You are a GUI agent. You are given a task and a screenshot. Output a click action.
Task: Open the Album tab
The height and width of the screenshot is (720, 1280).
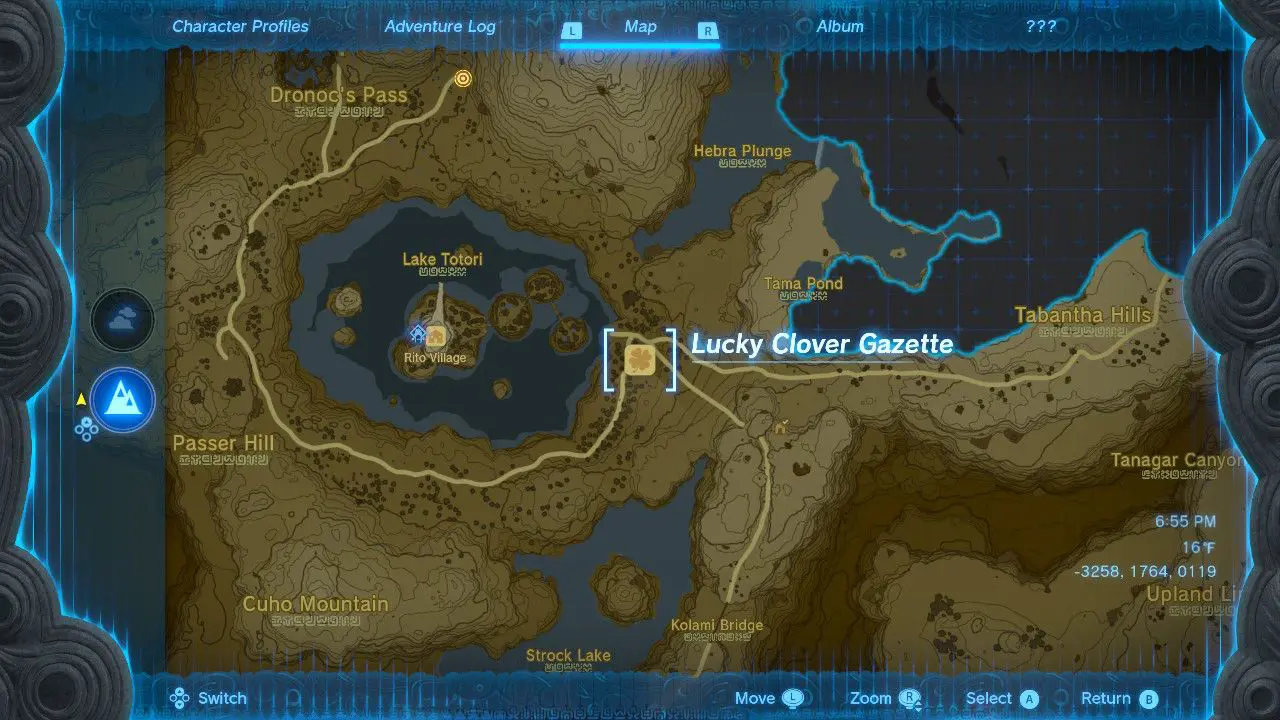click(x=840, y=26)
